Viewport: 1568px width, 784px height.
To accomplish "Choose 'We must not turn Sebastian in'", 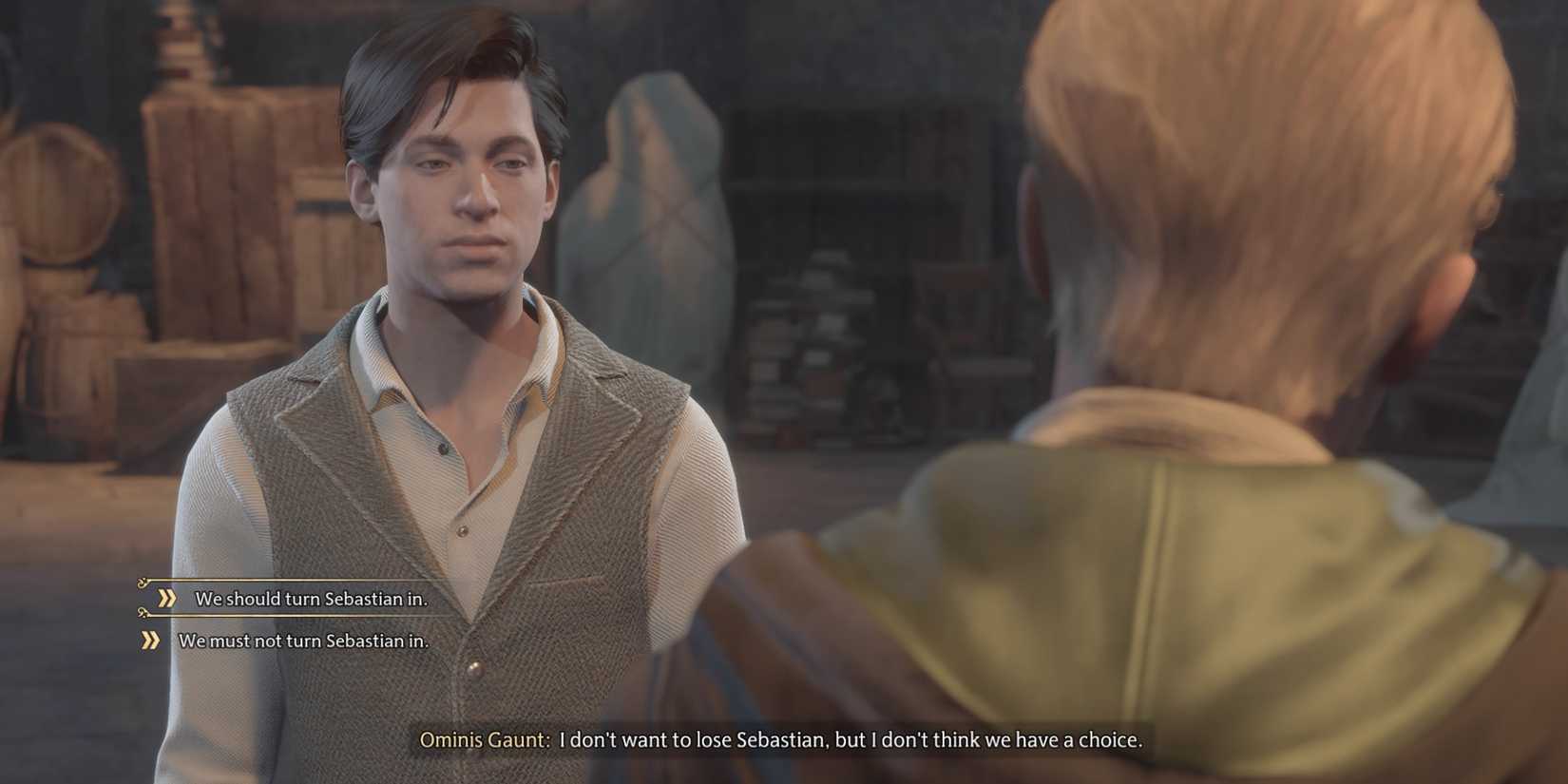I will [304, 641].
